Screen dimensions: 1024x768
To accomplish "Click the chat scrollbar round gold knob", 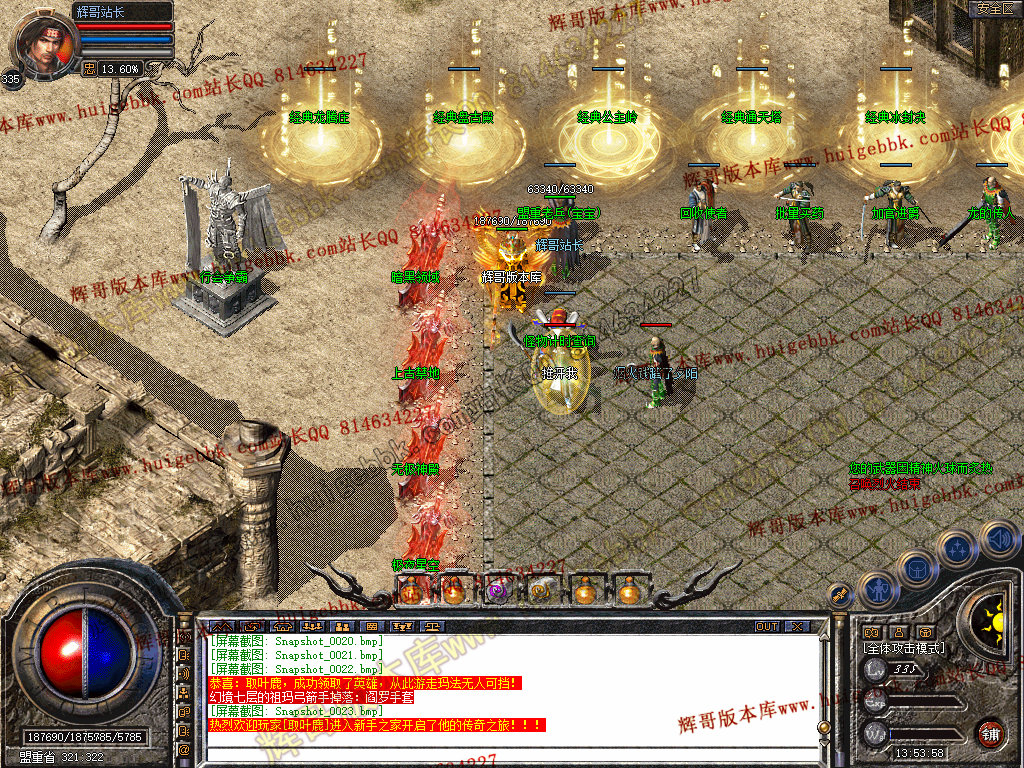I will tap(823, 726).
